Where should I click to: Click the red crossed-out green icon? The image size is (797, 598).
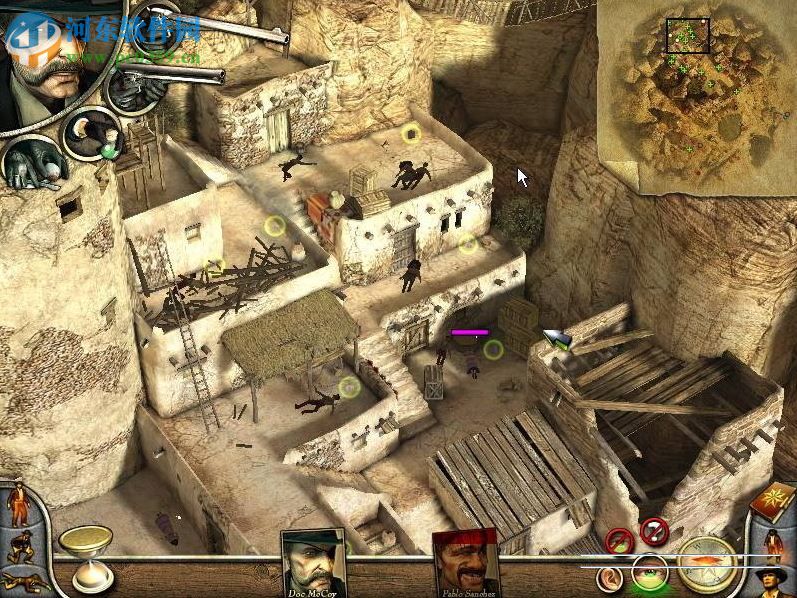[x=620, y=541]
